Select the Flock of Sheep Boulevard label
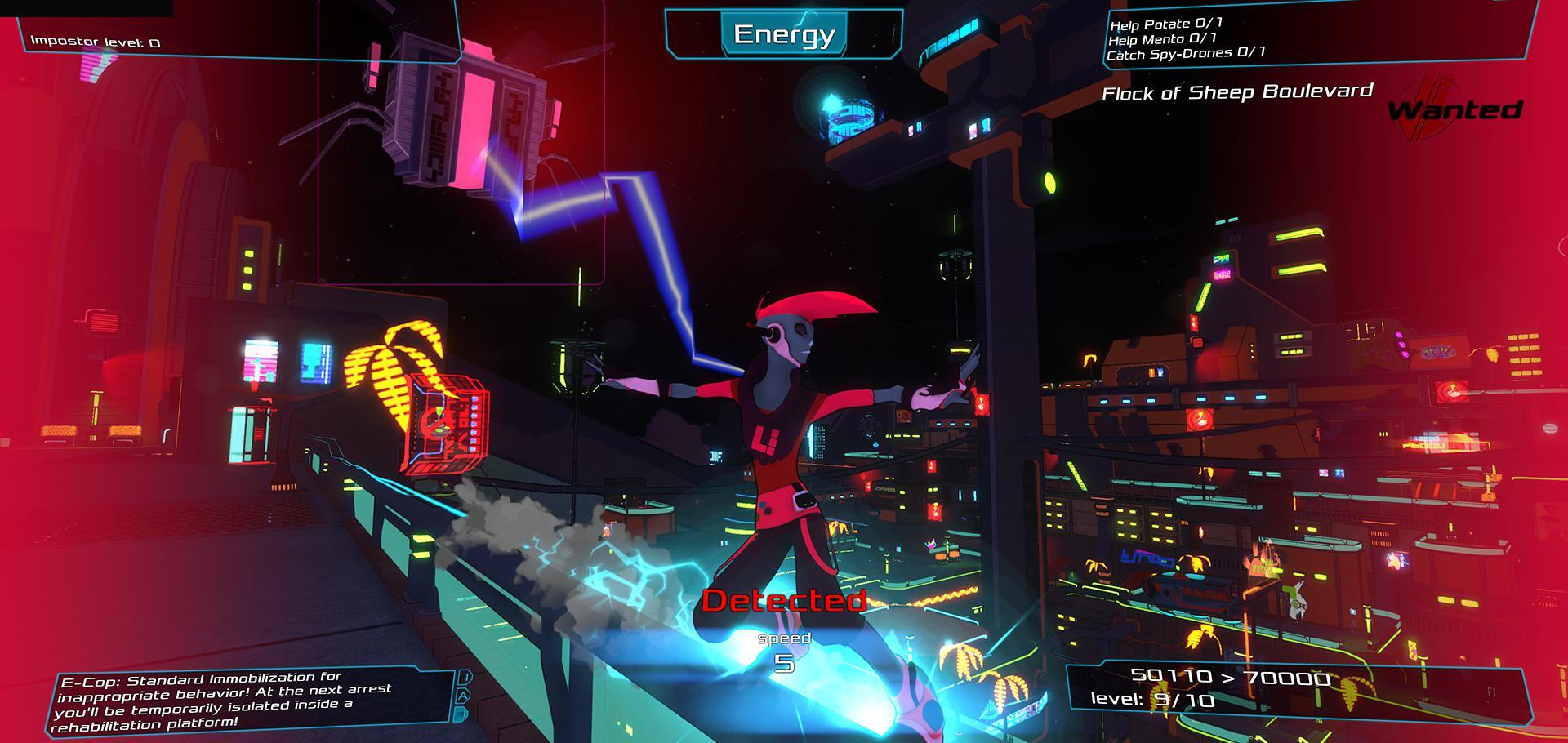Image resolution: width=1568 pixels, height=743 pixels. click(x=1240, y=93)
